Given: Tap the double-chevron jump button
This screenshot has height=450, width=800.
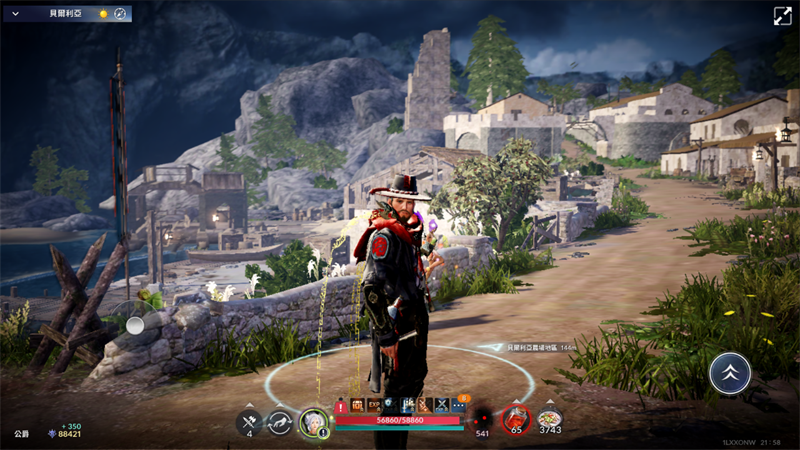Looking at the screenshot, I should point(729,373).
